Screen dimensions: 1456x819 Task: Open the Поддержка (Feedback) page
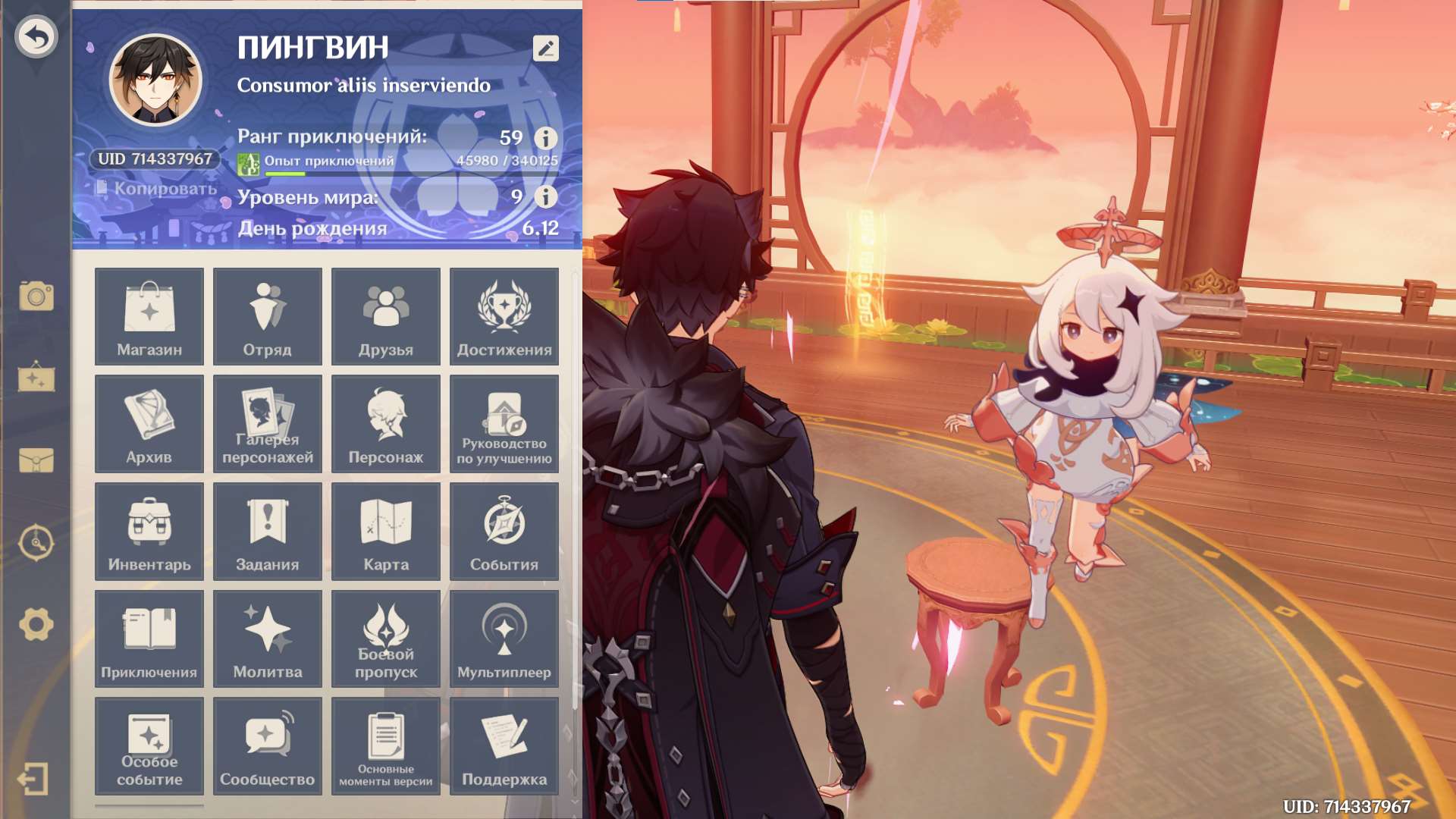point(504,746)
